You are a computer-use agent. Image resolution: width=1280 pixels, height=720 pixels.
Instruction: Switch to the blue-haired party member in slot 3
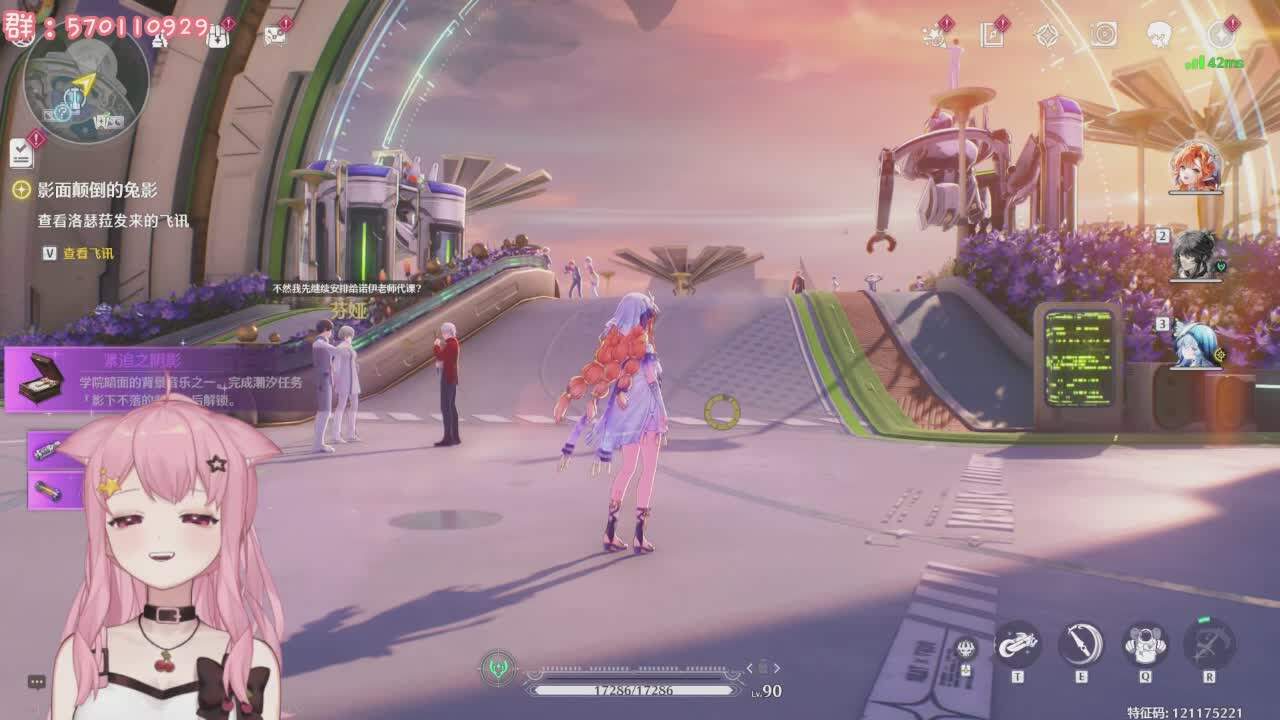click(x=1196, y=343)
